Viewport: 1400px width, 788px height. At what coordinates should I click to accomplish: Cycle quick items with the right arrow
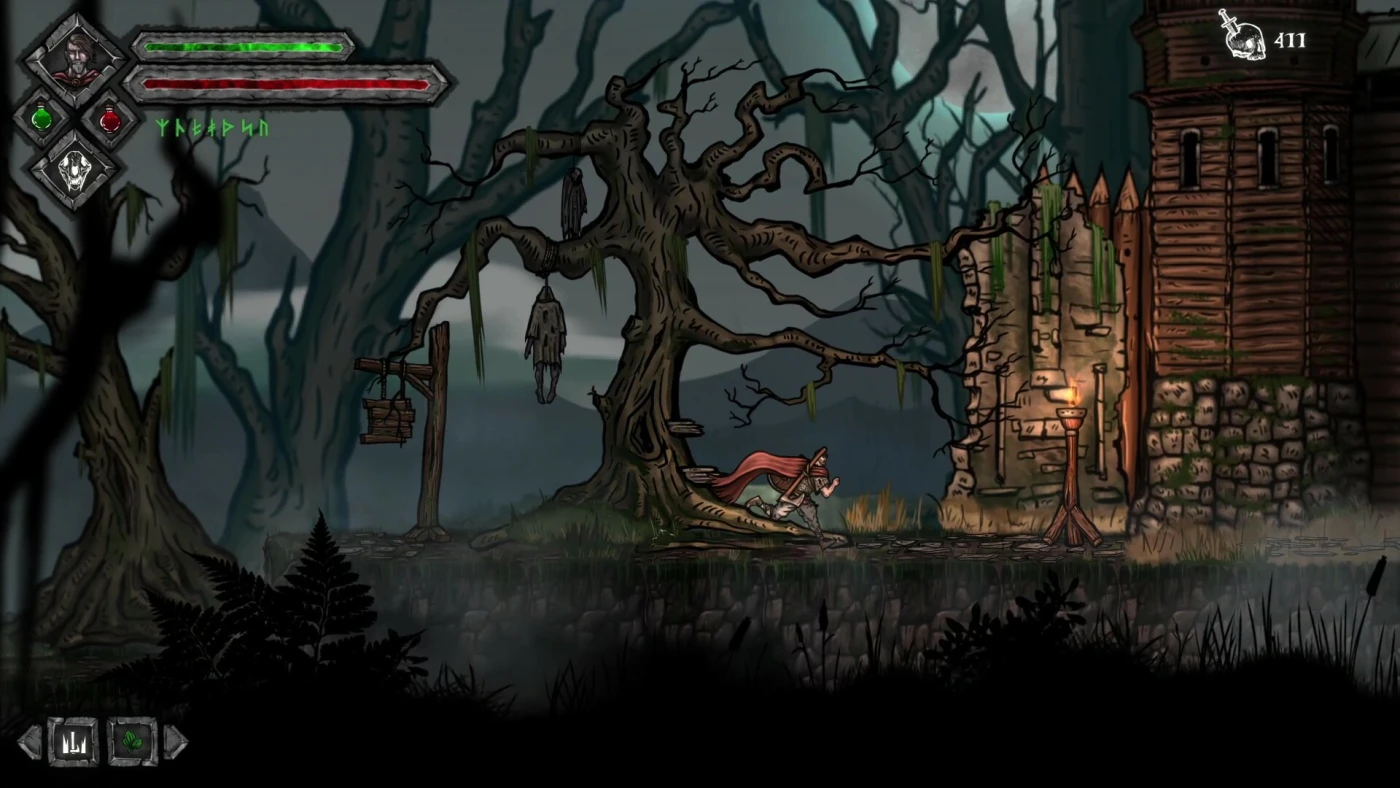pos(175,742)
